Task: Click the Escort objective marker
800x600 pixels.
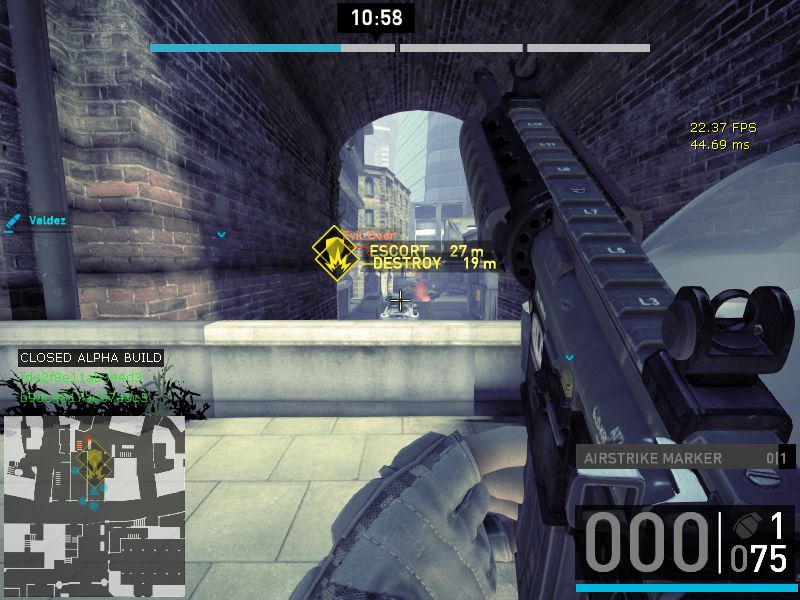Action: [330, 245]
